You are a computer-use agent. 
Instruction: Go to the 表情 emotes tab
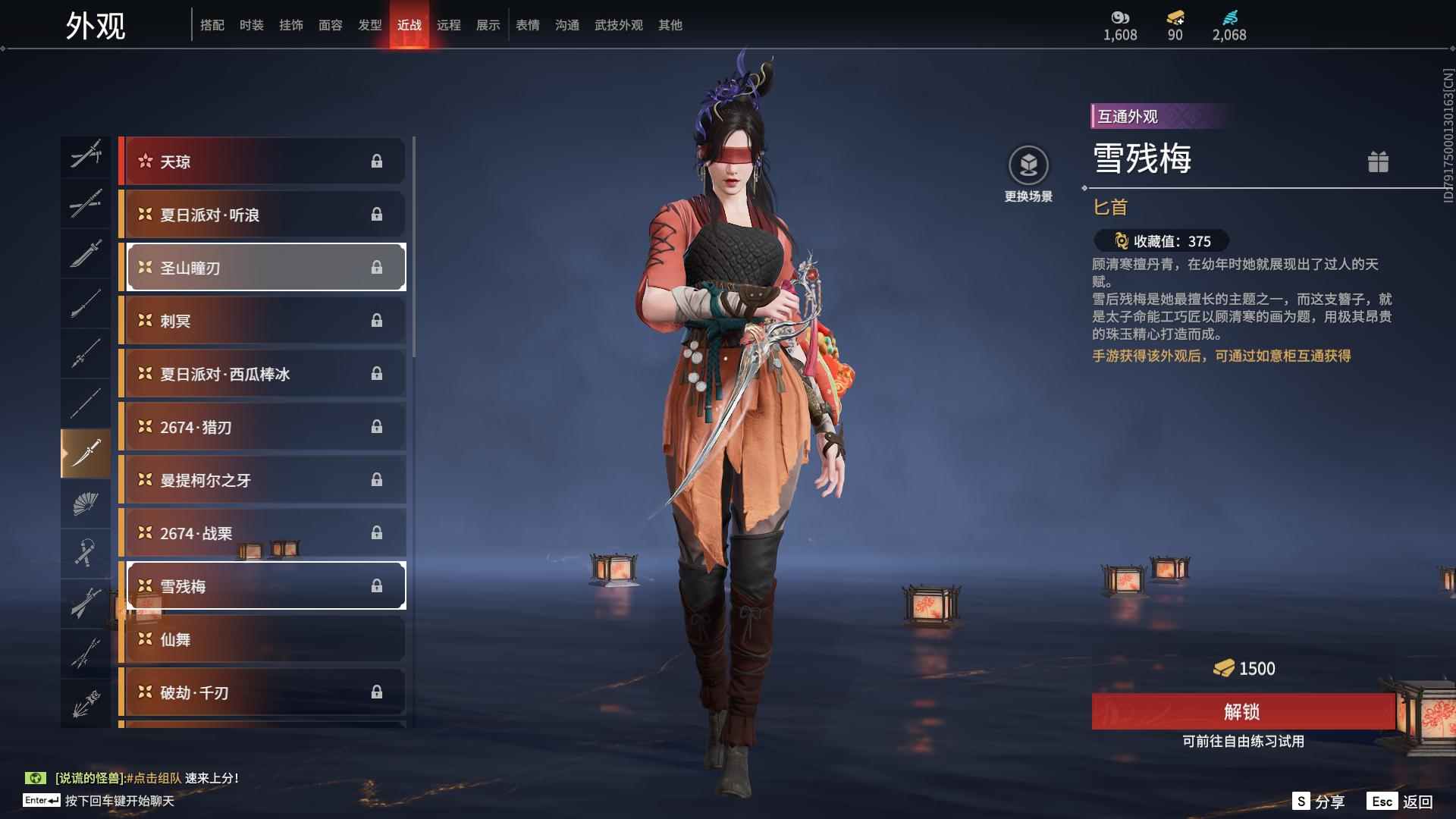pyautogui.click(x=527, y=25)
